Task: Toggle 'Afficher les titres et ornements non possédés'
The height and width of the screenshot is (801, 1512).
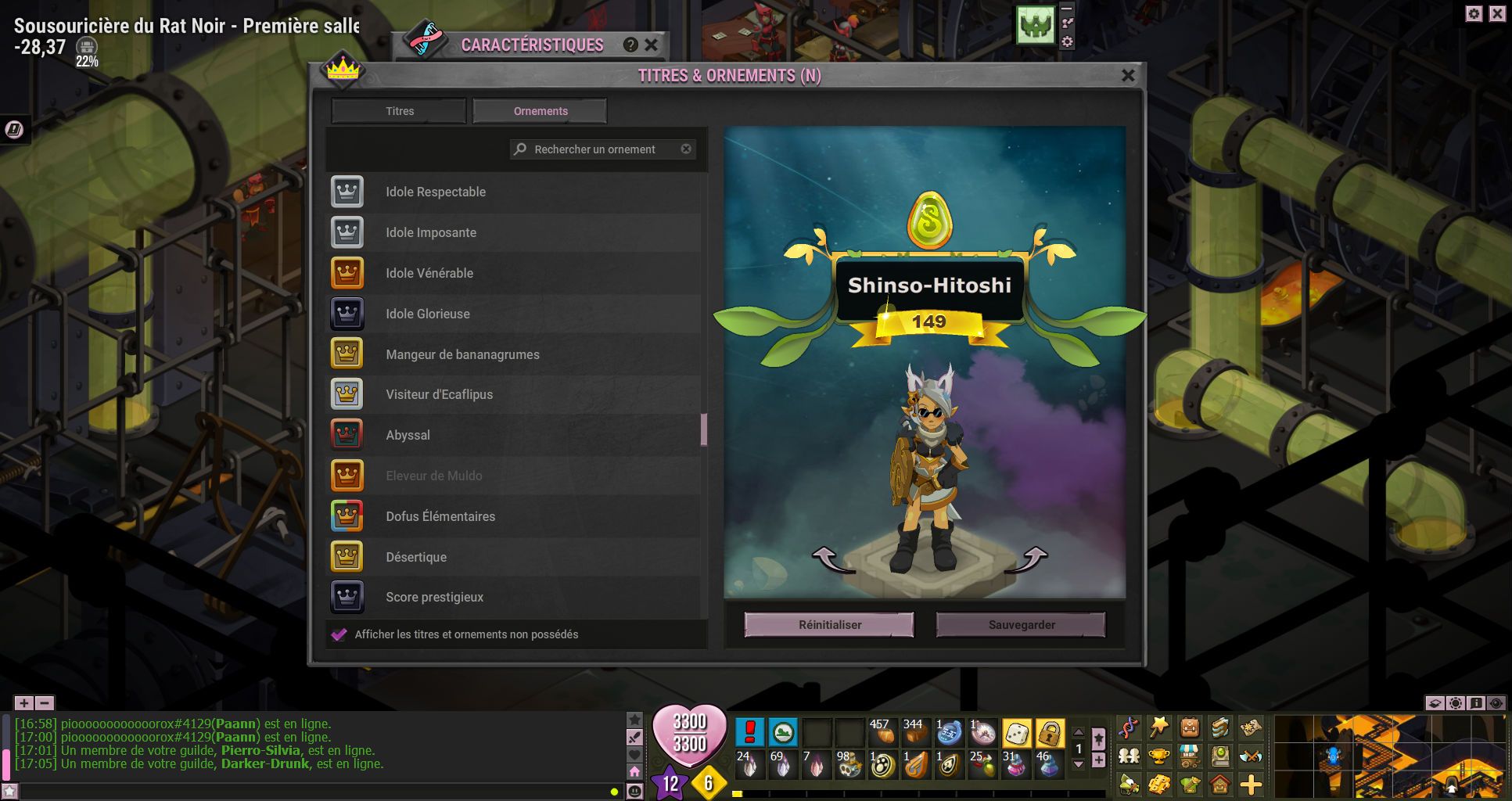Action: (x=338, y=634)
